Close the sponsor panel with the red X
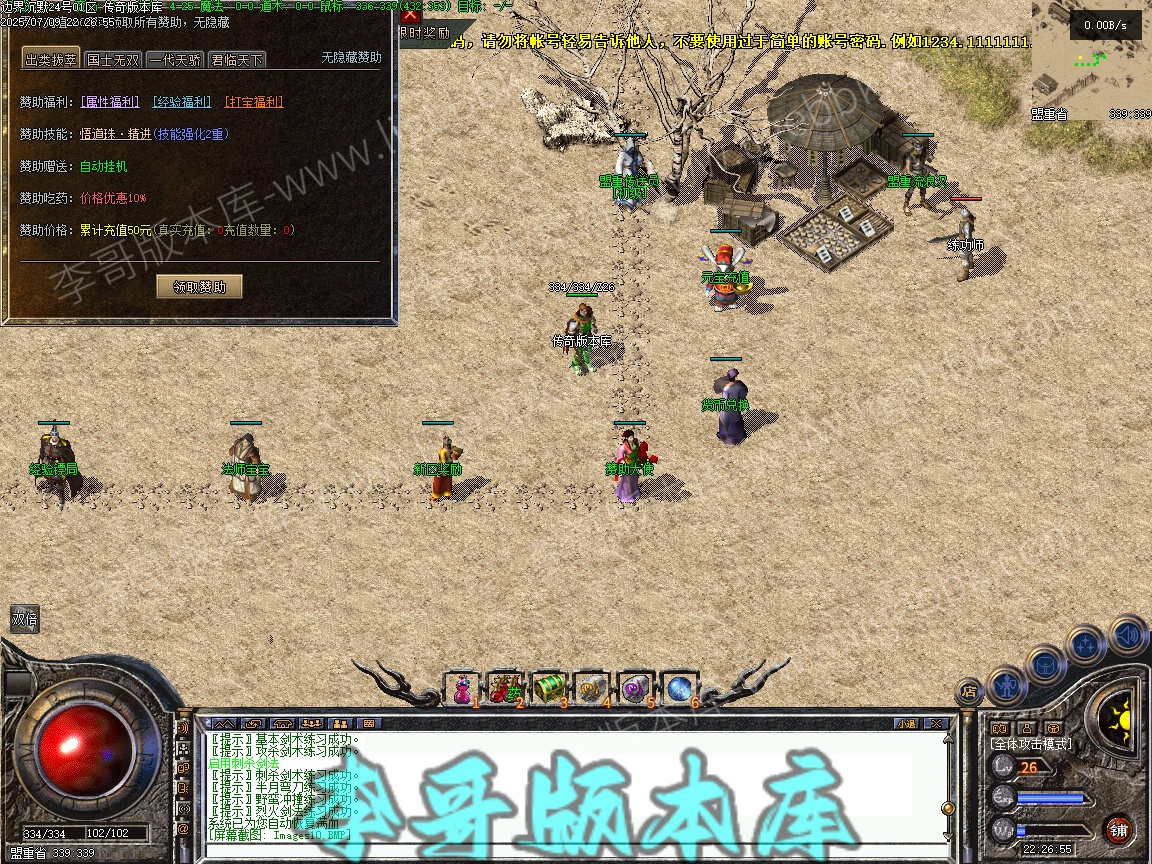The width and height of the screenshot is (1152, 864). click(x=411, y=14)
